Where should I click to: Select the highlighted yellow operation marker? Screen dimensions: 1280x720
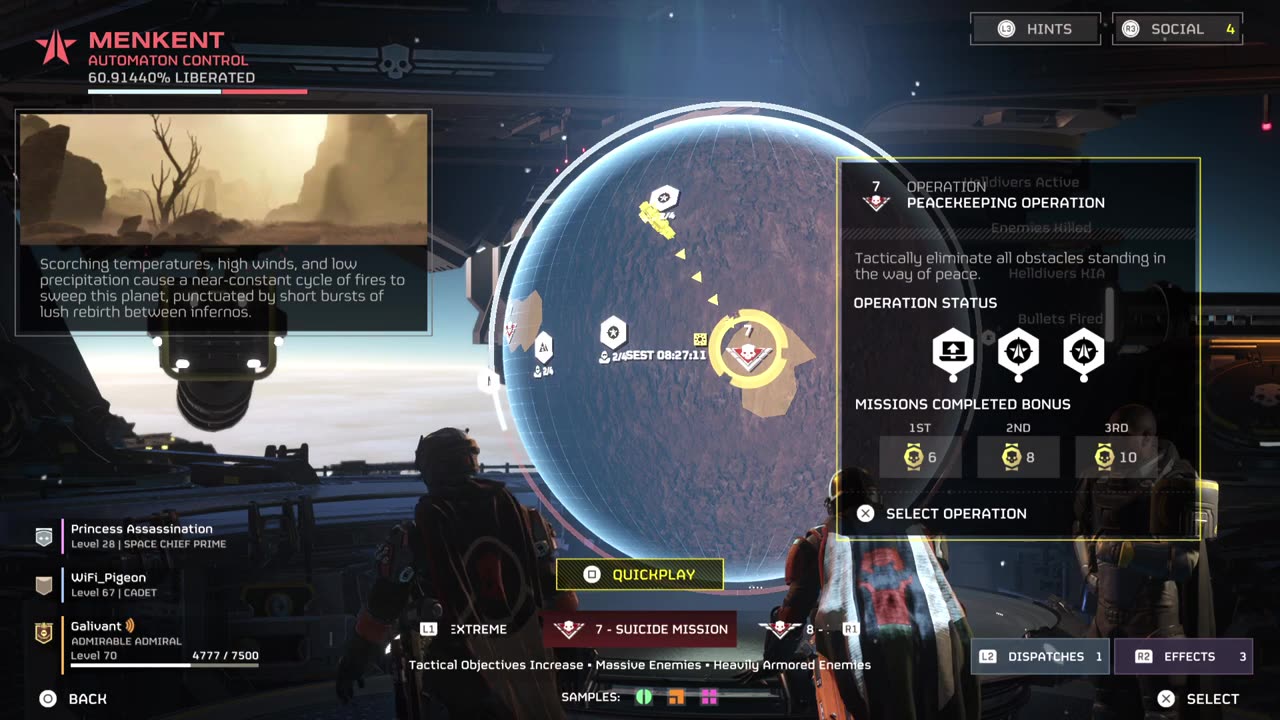[x=747, y=351]
